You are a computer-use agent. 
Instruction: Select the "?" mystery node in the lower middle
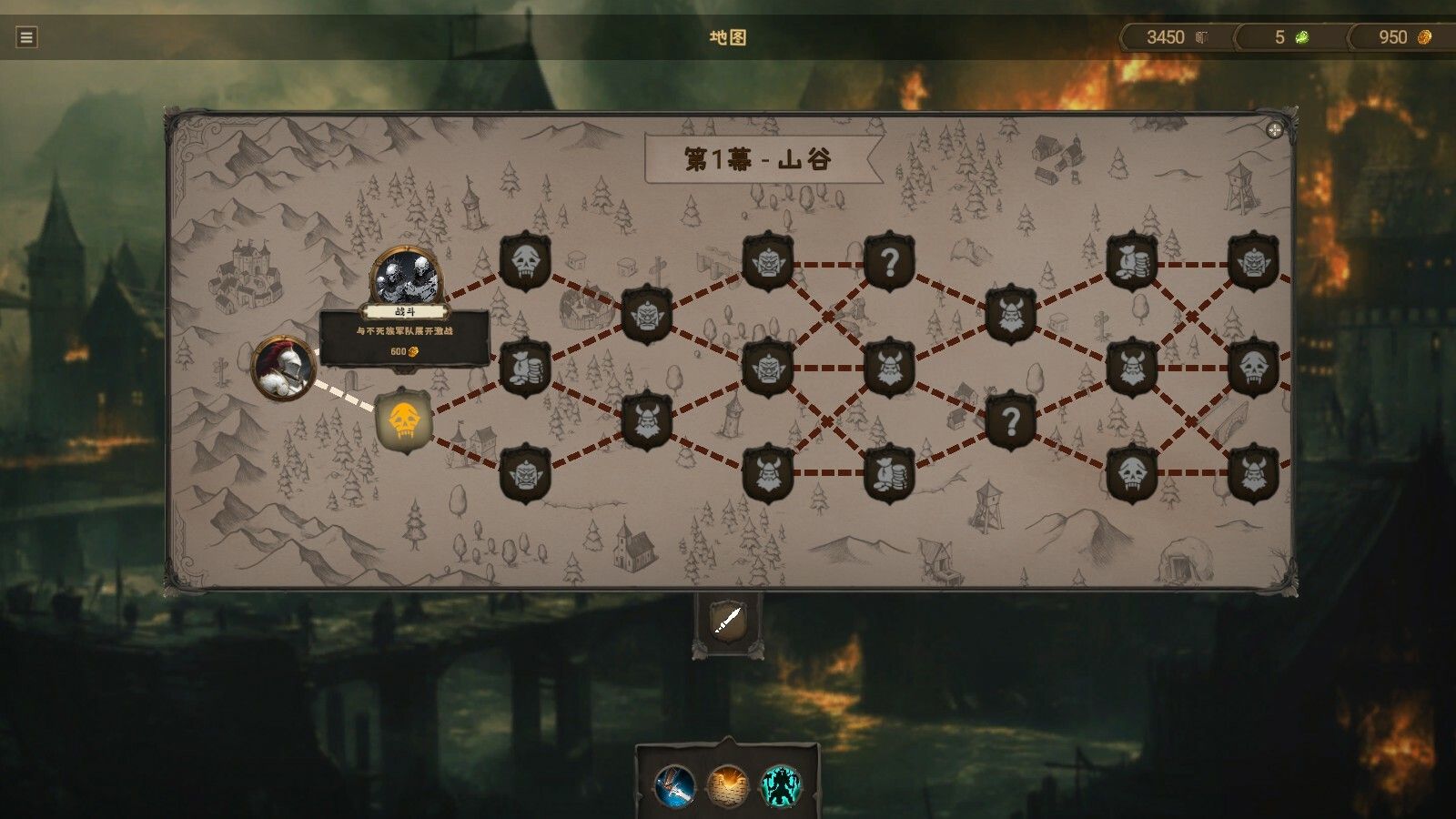point(1013,421)
